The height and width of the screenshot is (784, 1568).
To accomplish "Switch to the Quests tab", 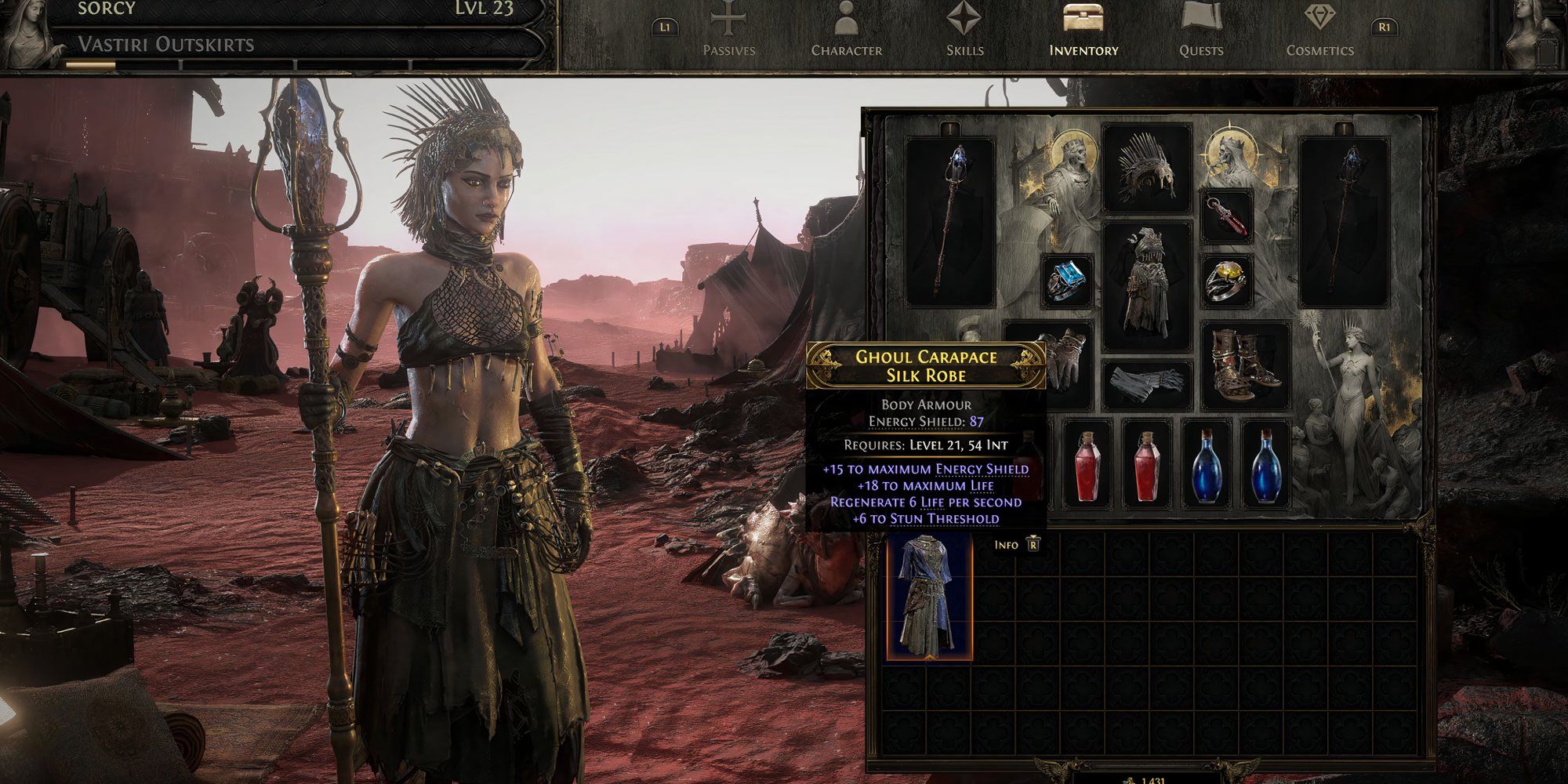I will [1200, 33].
